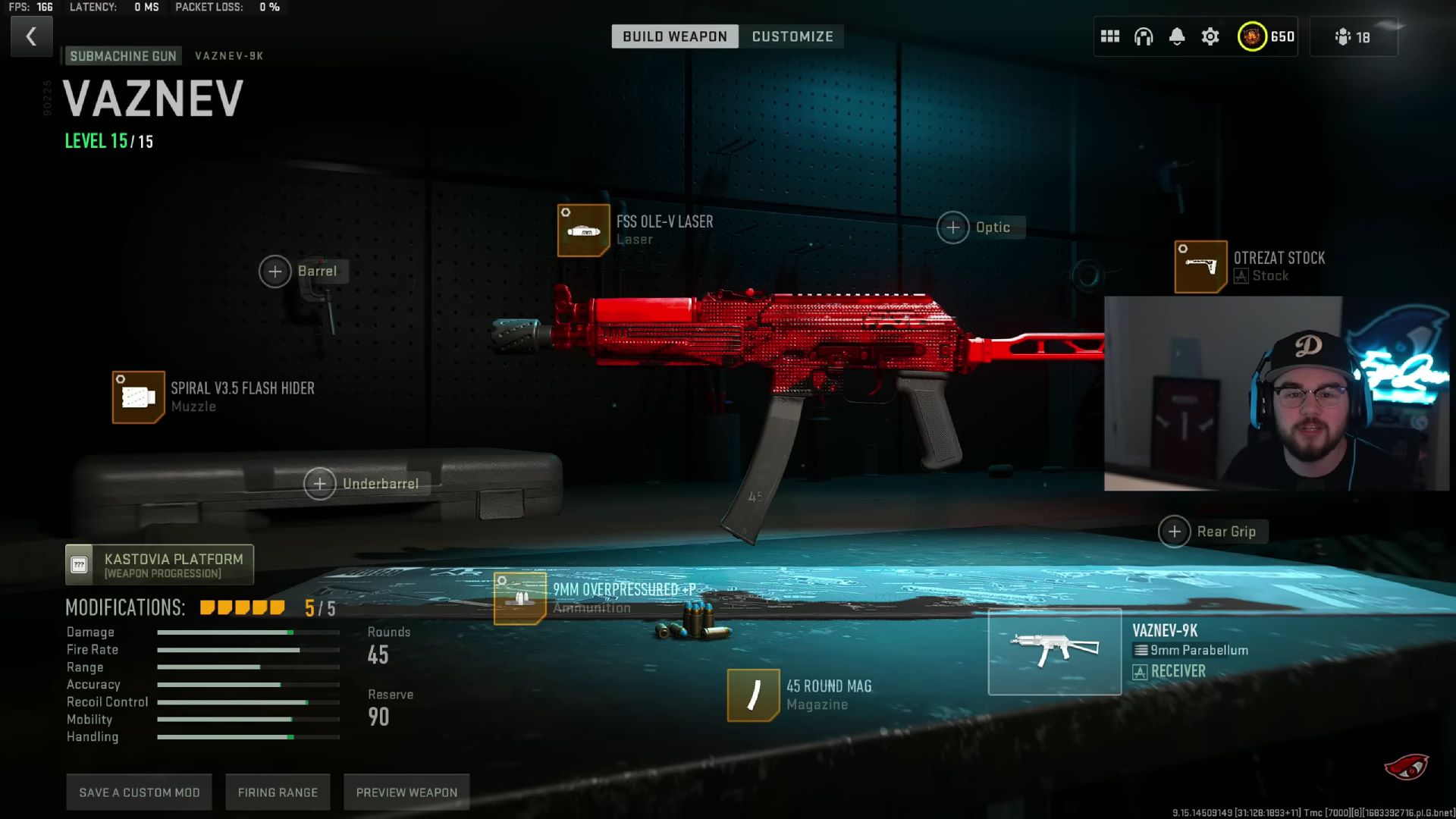Select the Build Weapon tab
This screenshot has width=1456, height=819.
674,36
